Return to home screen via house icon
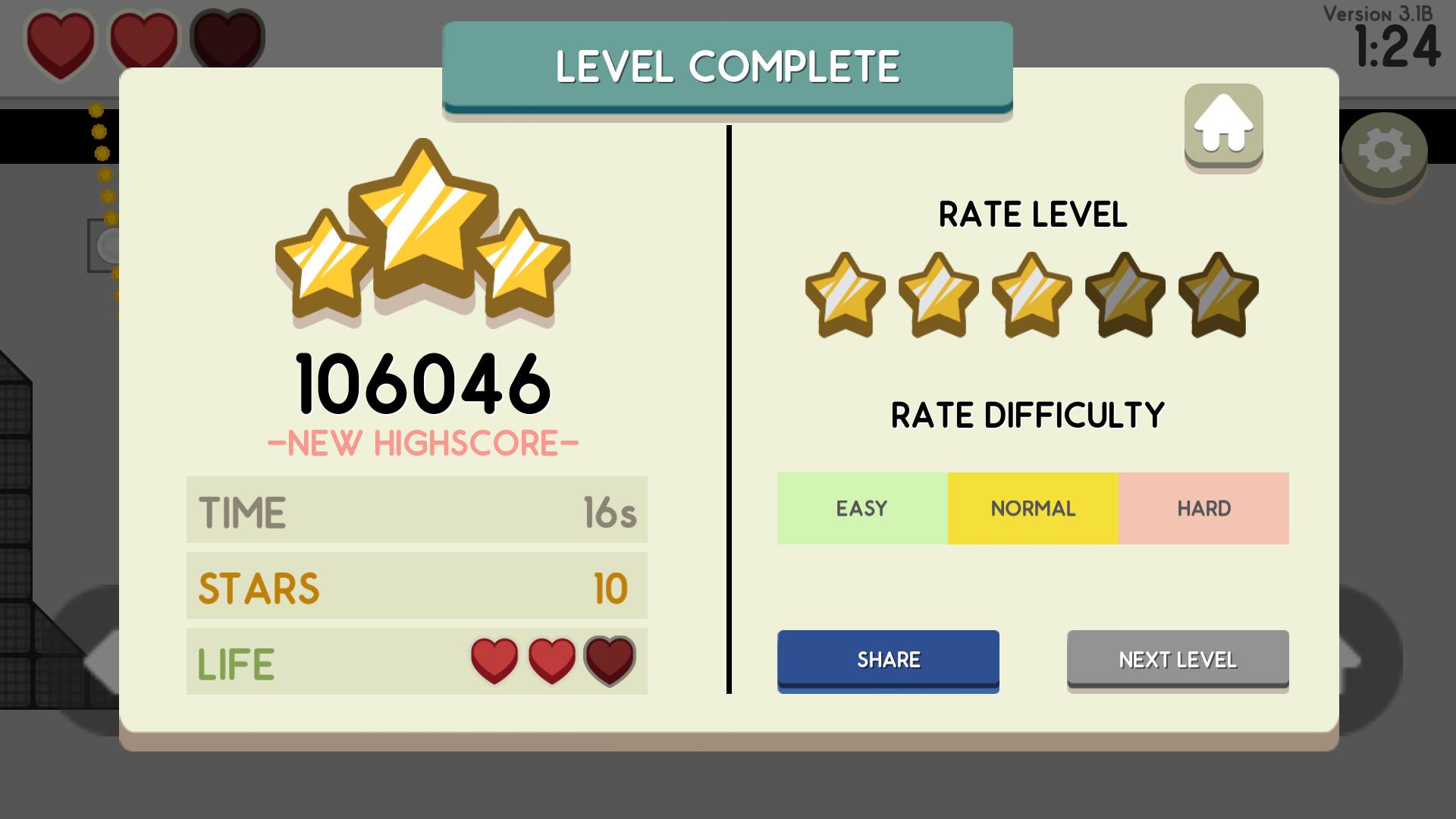This screenshot has width=1456, height=819. click(1222, 126)
